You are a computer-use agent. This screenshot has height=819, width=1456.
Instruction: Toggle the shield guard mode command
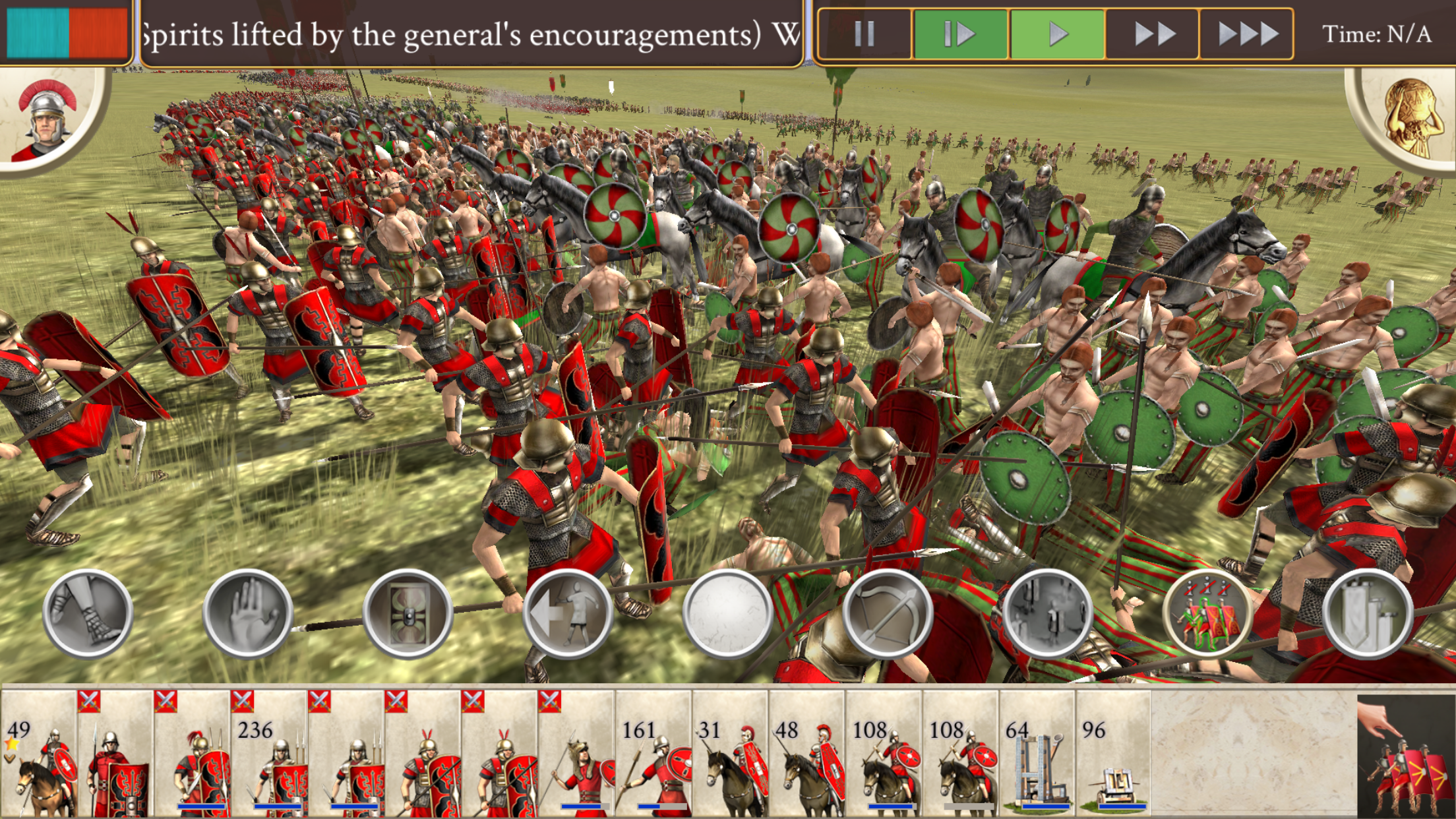click(408, 613)
